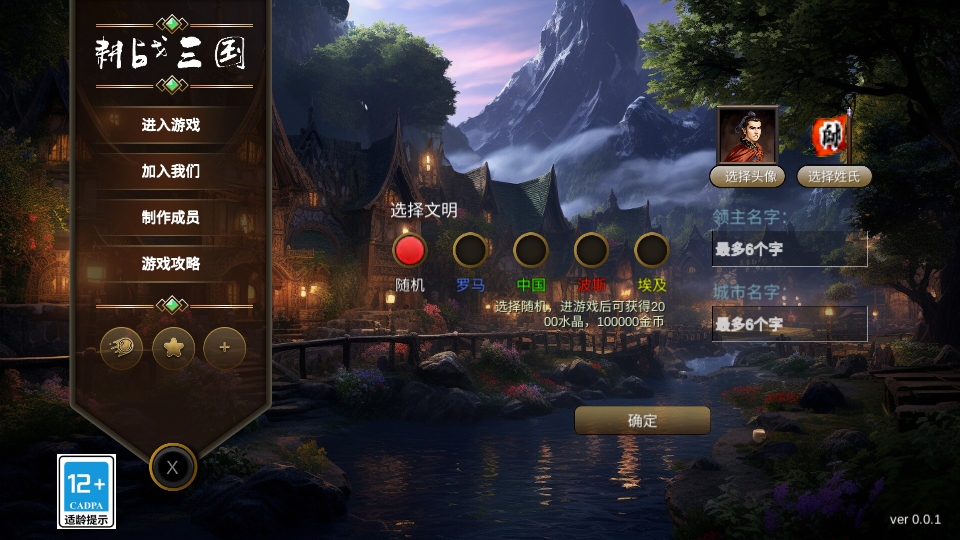Select the 进入游戏 menu entry
The width and height of the screenshot is (960, 540).
pos(171,125)
